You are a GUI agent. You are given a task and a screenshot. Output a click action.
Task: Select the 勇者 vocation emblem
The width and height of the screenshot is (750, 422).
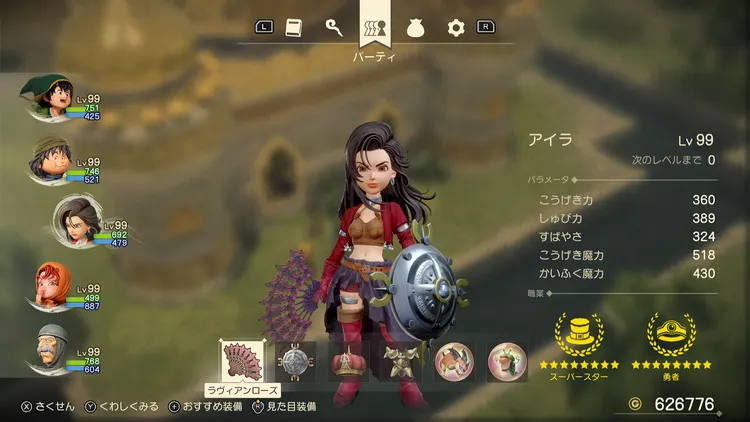pos(671,337)
